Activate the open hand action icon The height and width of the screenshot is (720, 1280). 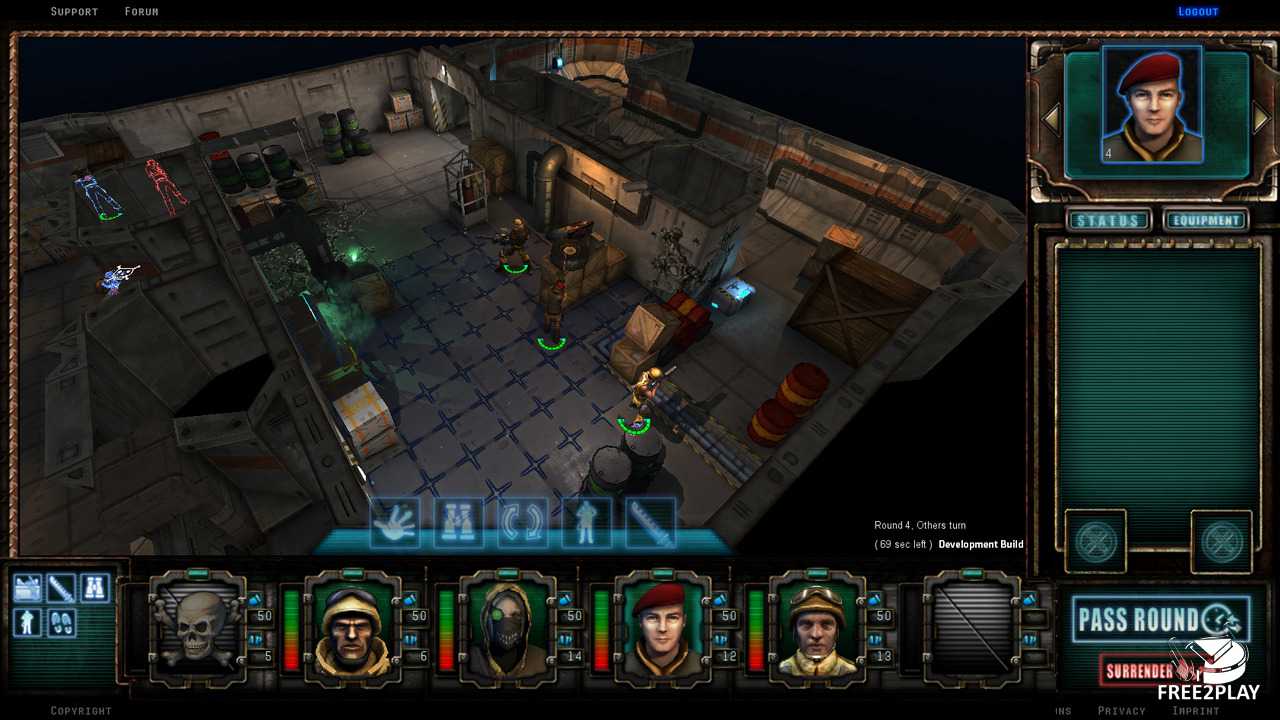pos(394,523)
